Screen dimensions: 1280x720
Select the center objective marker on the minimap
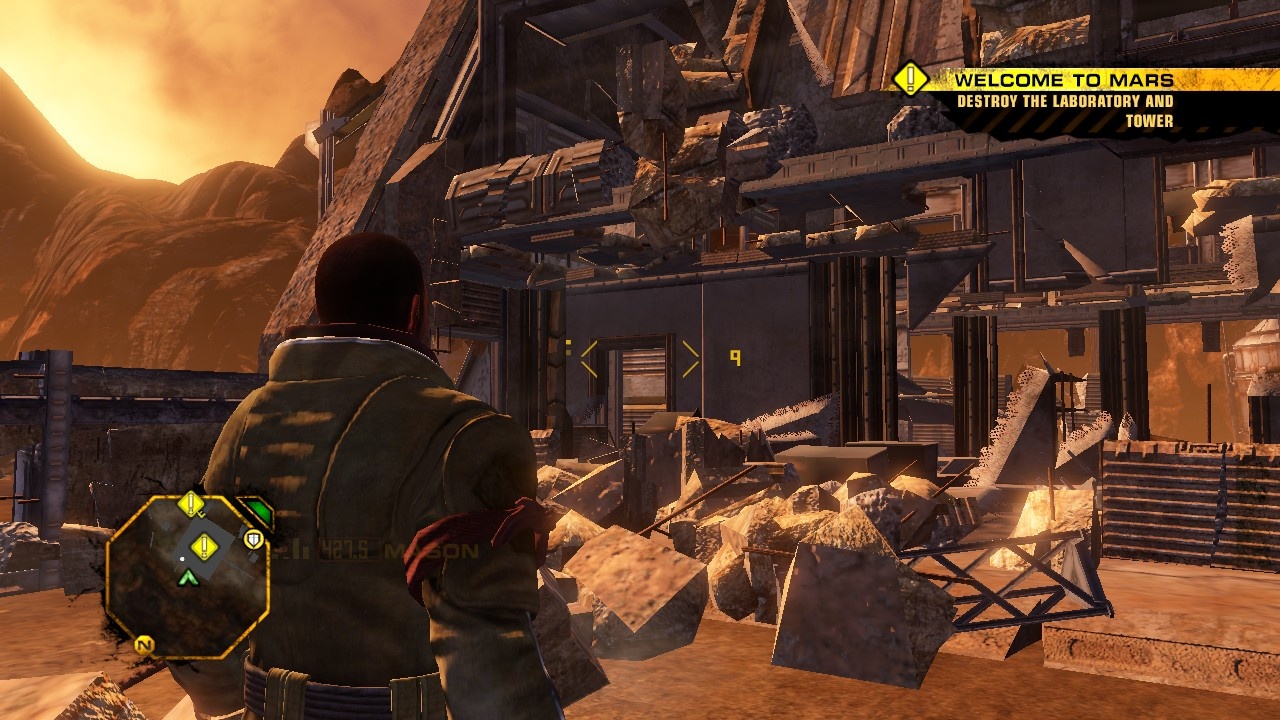click(204, 546)
